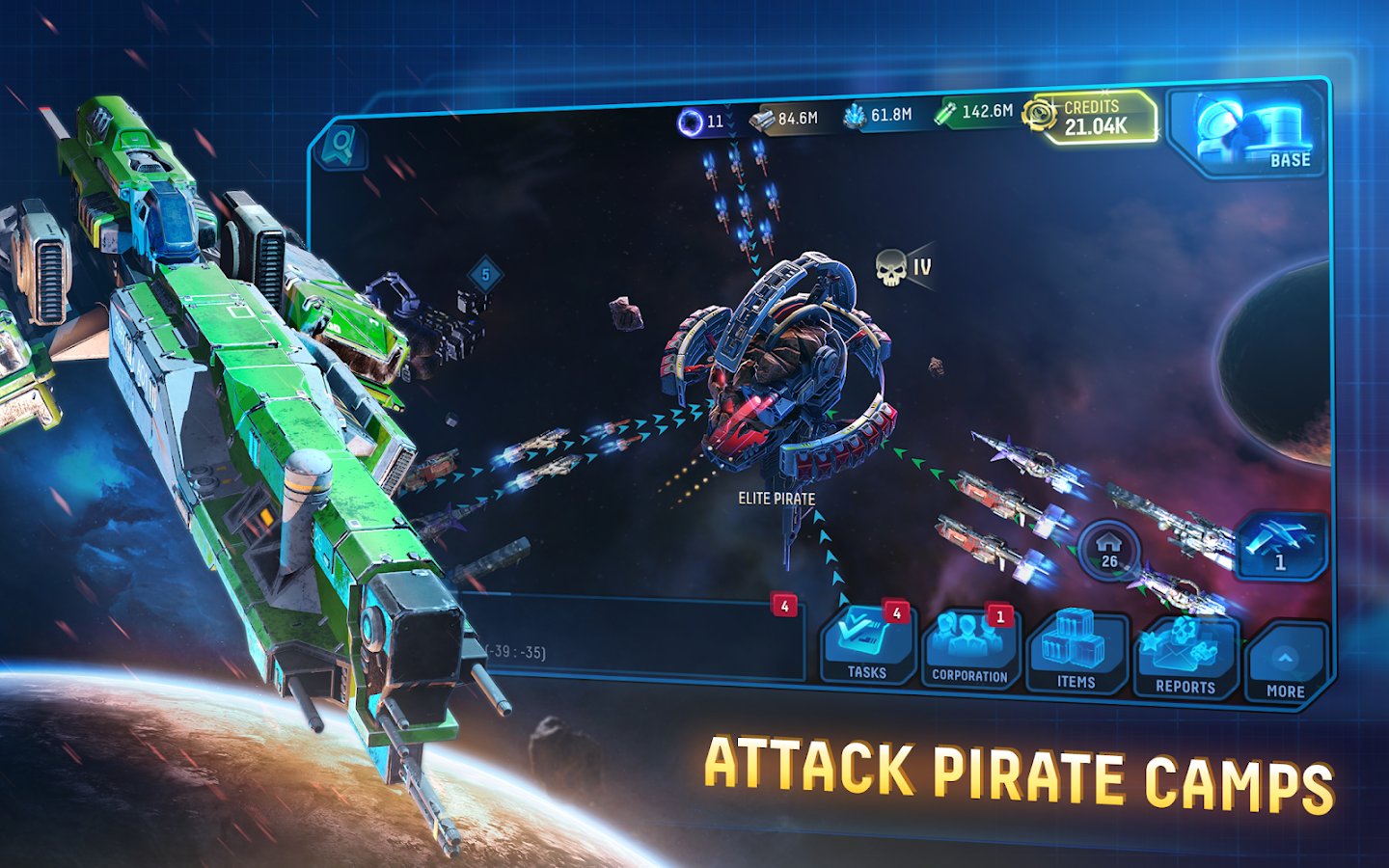Click the blue ring resource counter
1389x868 pixels.
(x=701, y=122)
